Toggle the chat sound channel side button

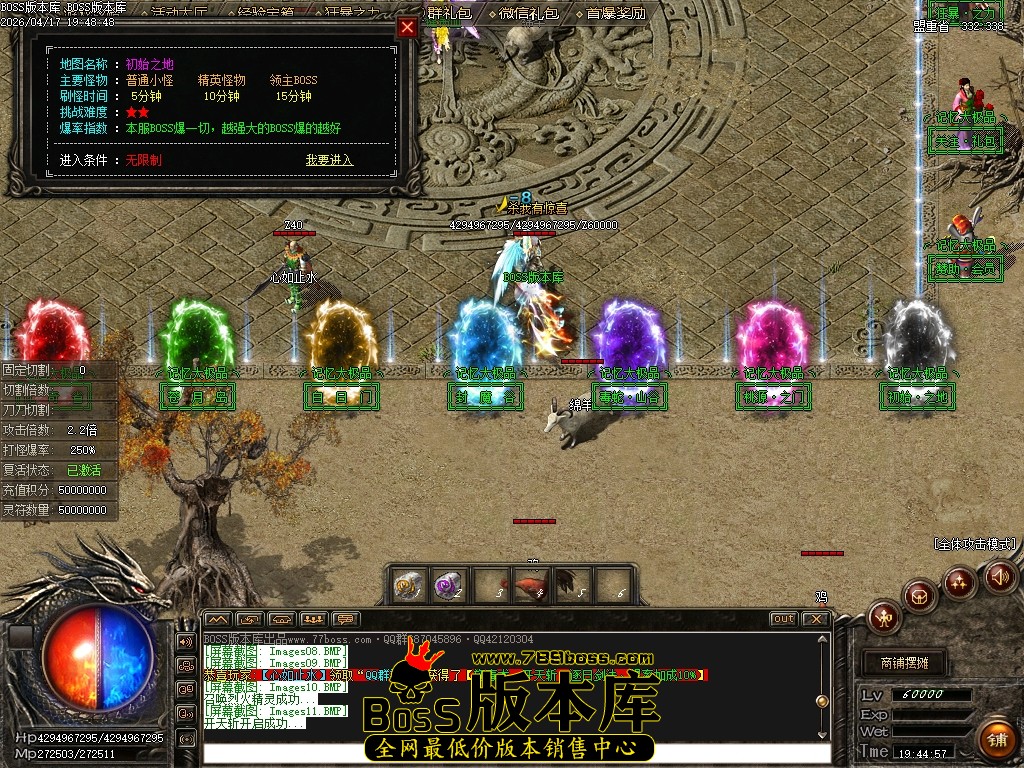186,641
